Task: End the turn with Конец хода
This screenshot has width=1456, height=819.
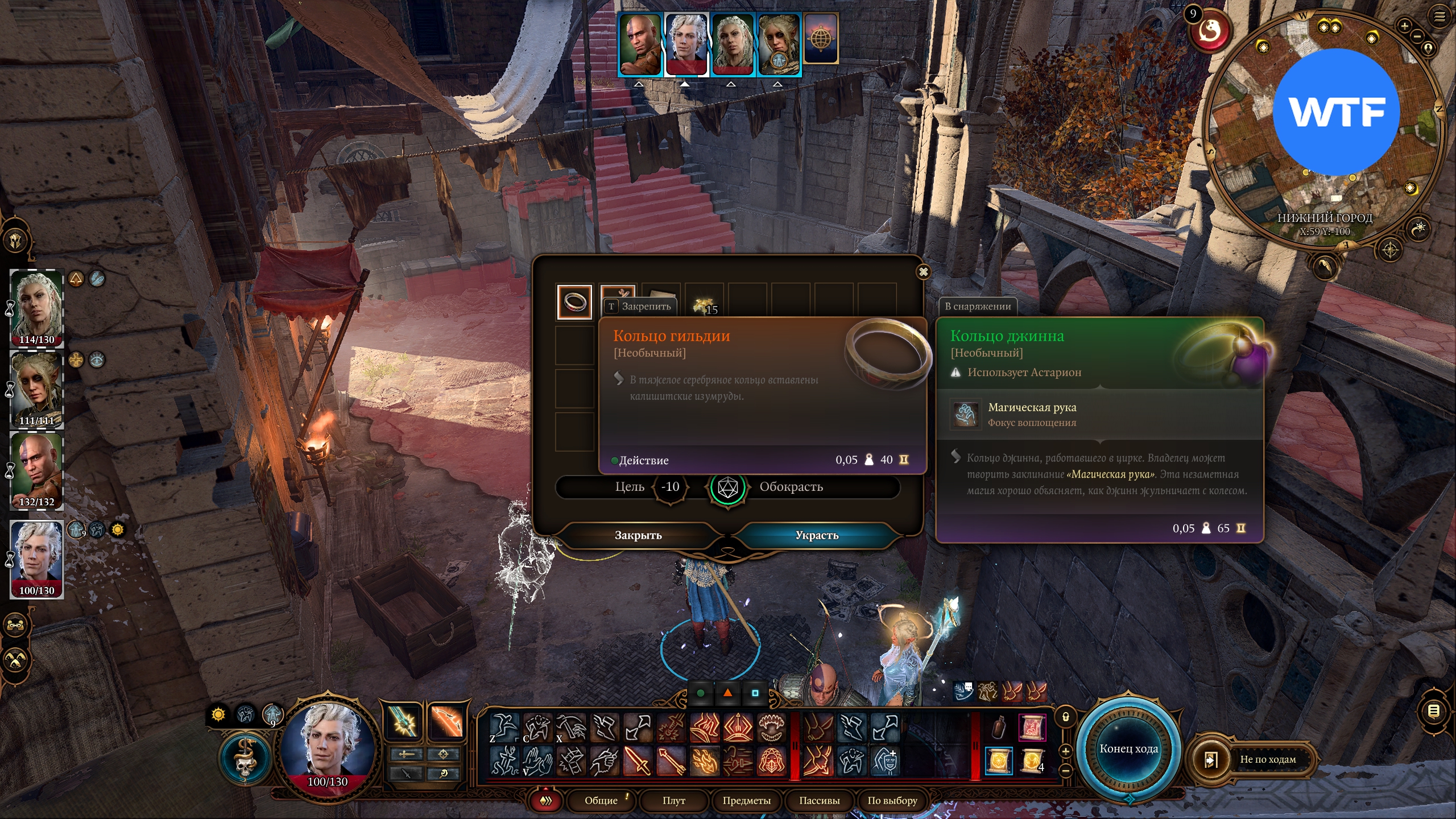Action: pos(1128,749)
